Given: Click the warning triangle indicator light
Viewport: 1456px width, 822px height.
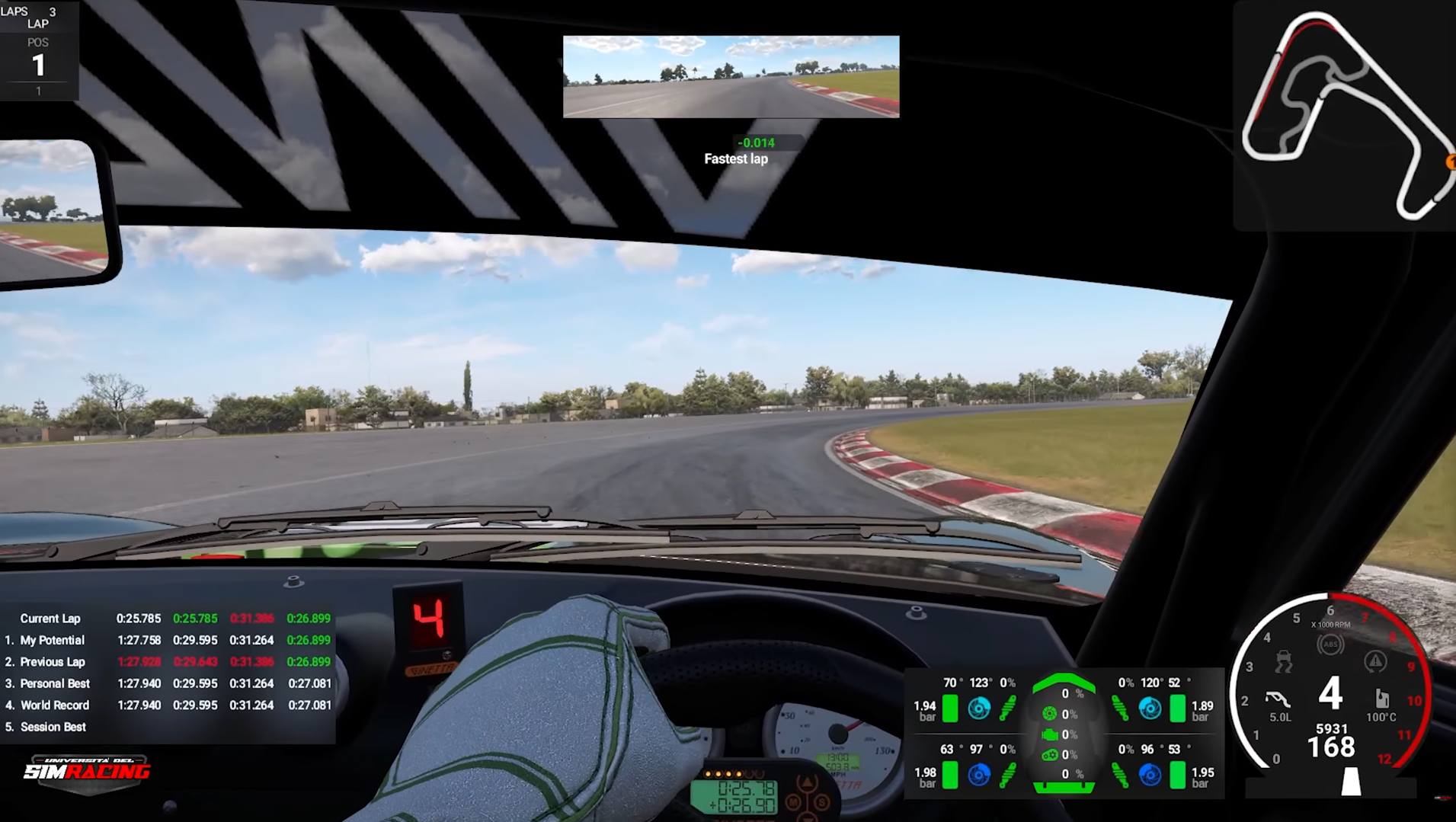Looking at the screenshot, I should tap(1374, 661).
